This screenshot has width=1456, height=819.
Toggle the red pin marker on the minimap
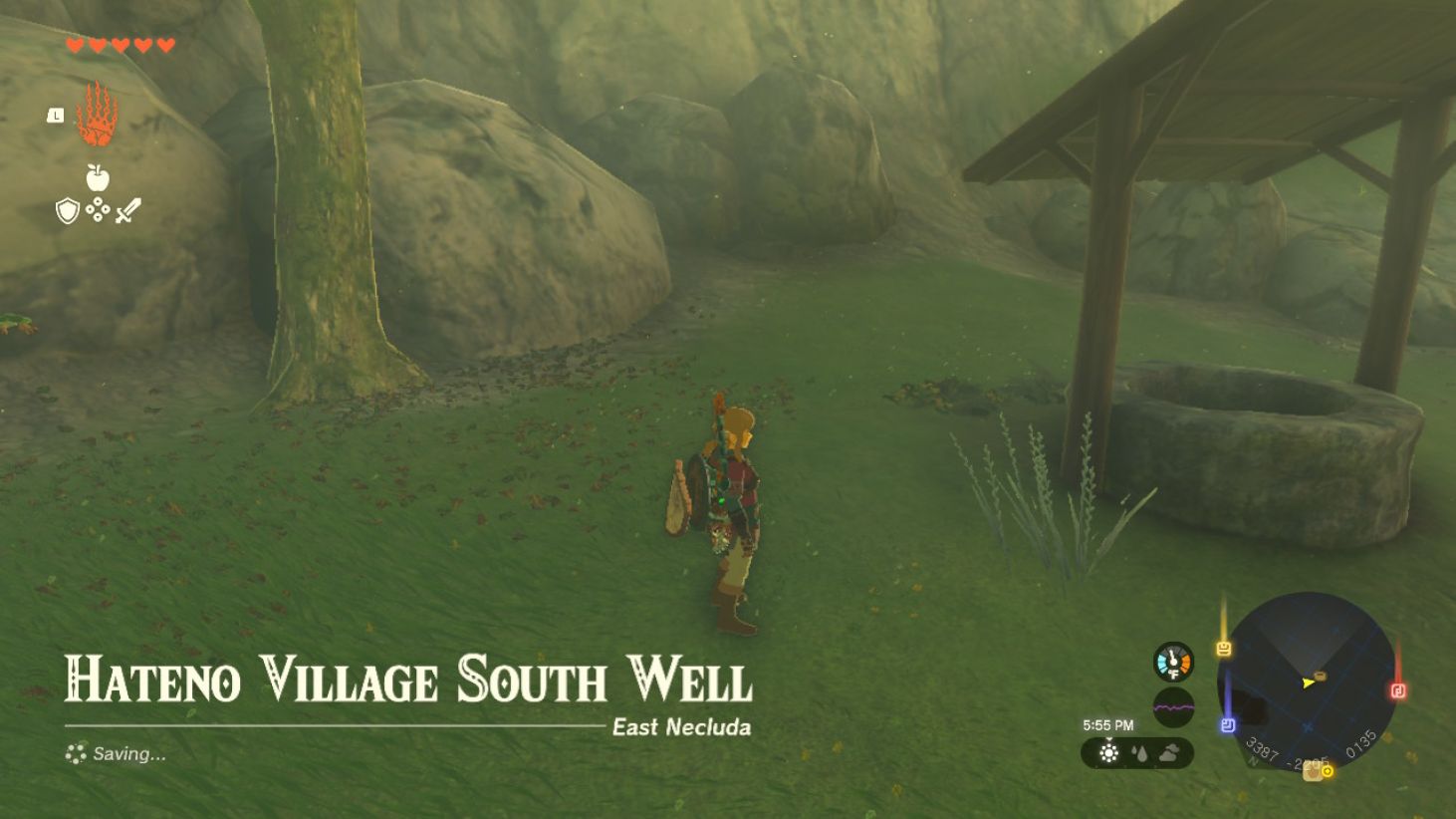tap(1398, 690)
